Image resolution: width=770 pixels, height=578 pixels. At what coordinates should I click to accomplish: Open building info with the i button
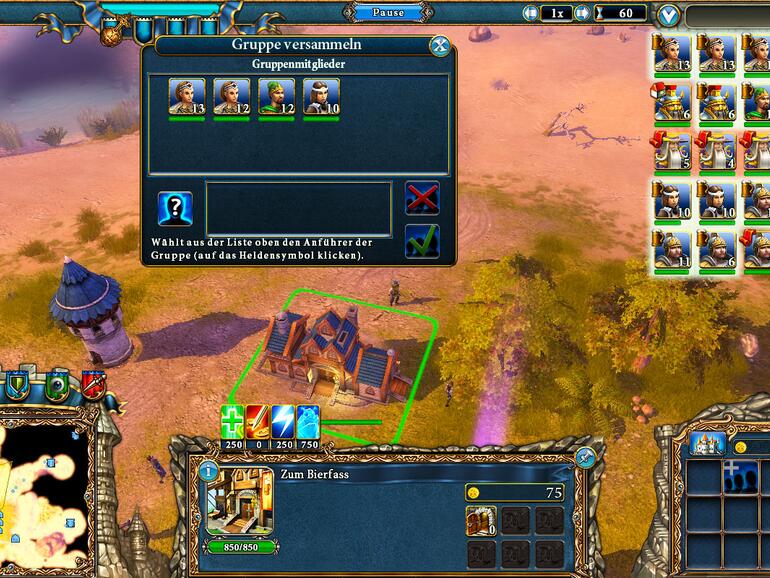(x=209, y=470)
